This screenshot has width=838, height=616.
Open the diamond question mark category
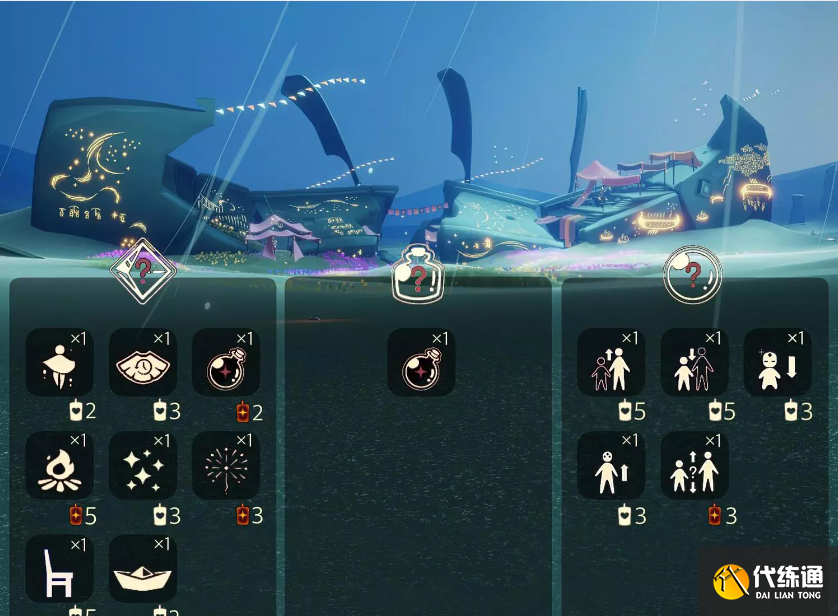(x=143, y=269)
